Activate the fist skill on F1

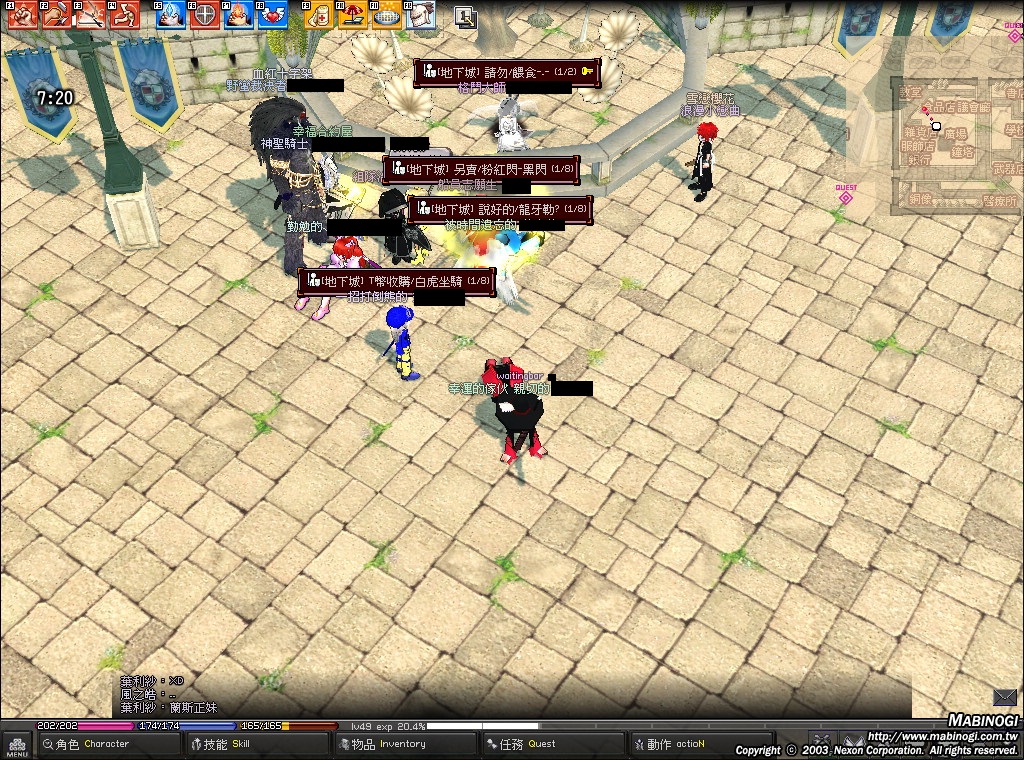23,14
